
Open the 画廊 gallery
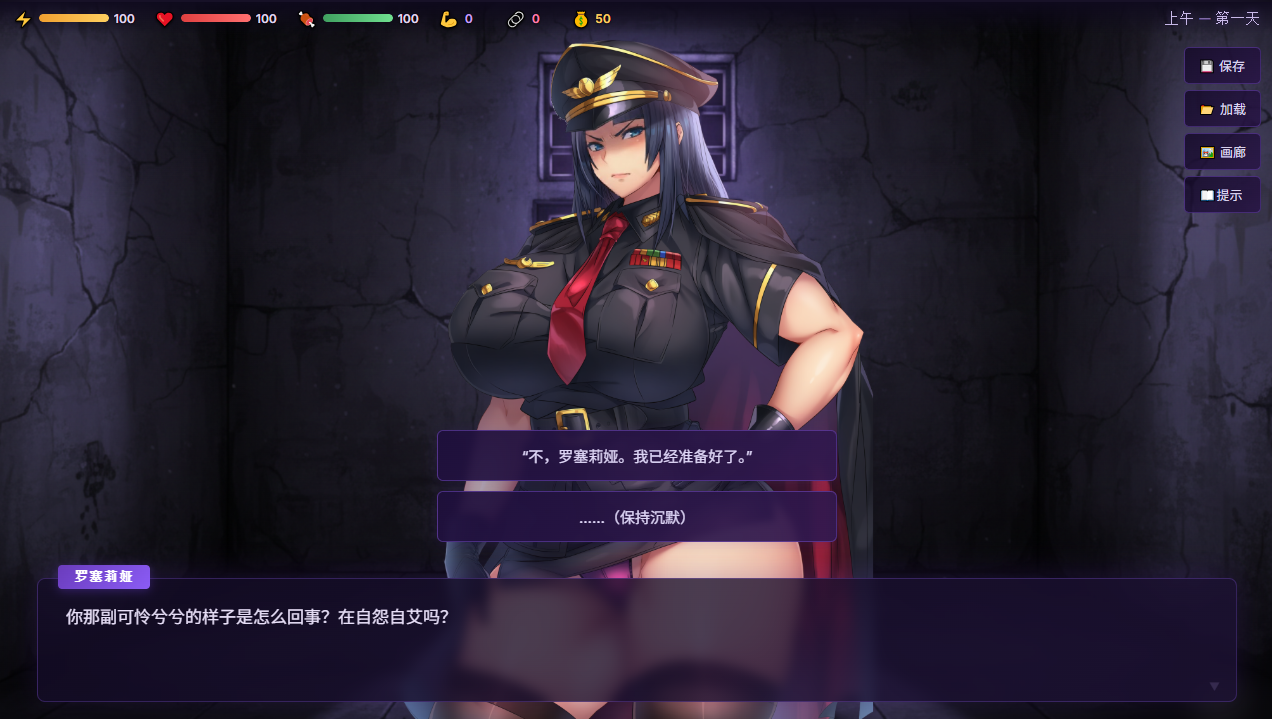pos(1222,152)
